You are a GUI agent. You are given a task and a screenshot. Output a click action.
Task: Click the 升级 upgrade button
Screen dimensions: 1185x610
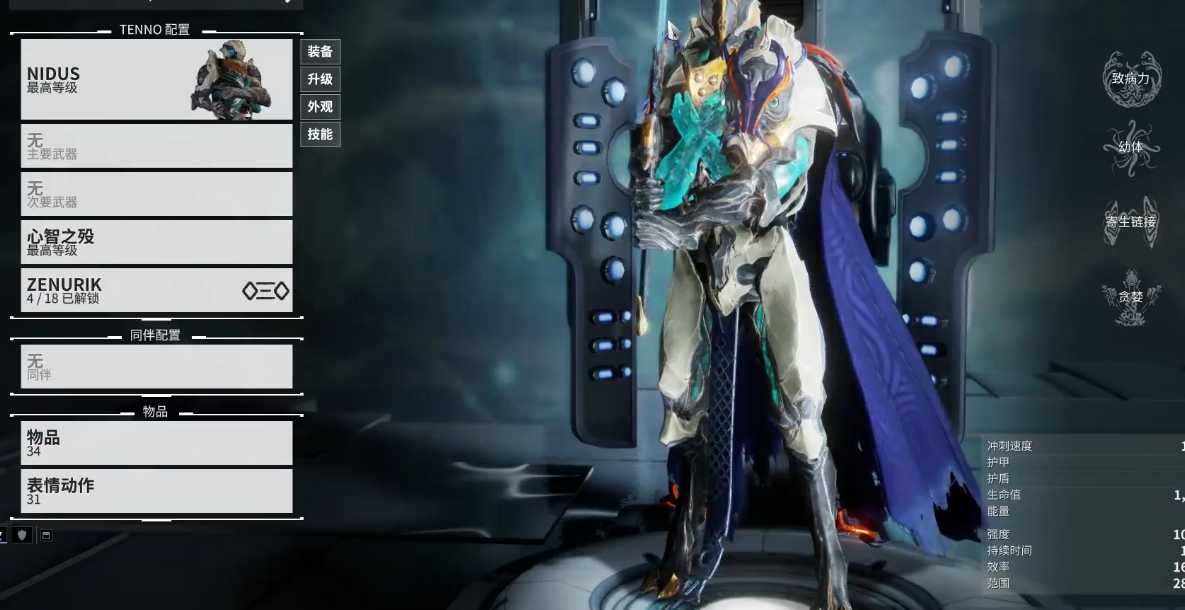pos(320,79)
